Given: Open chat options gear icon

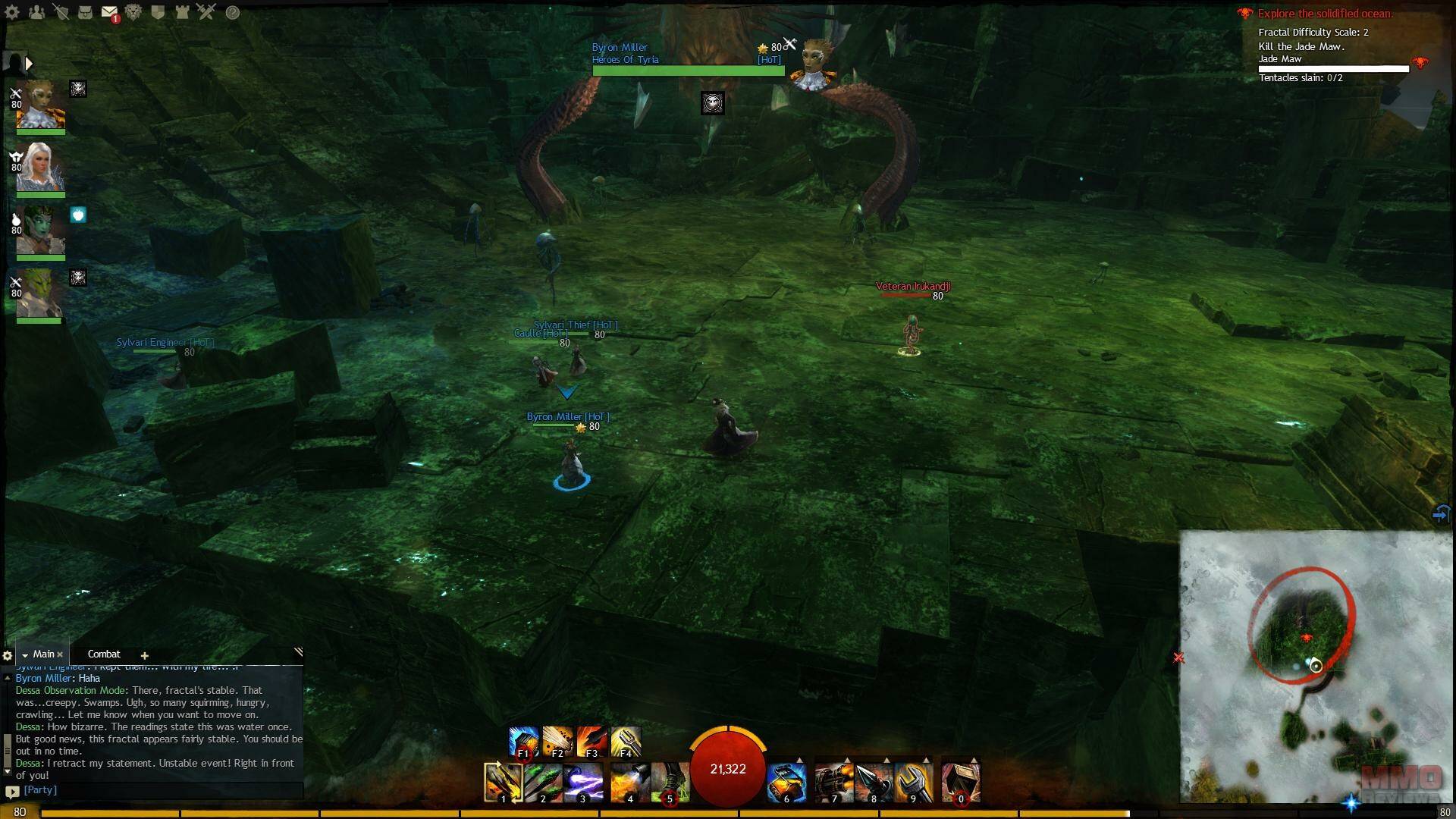Looking at the screenshot, I should click(x=8, y=655).
